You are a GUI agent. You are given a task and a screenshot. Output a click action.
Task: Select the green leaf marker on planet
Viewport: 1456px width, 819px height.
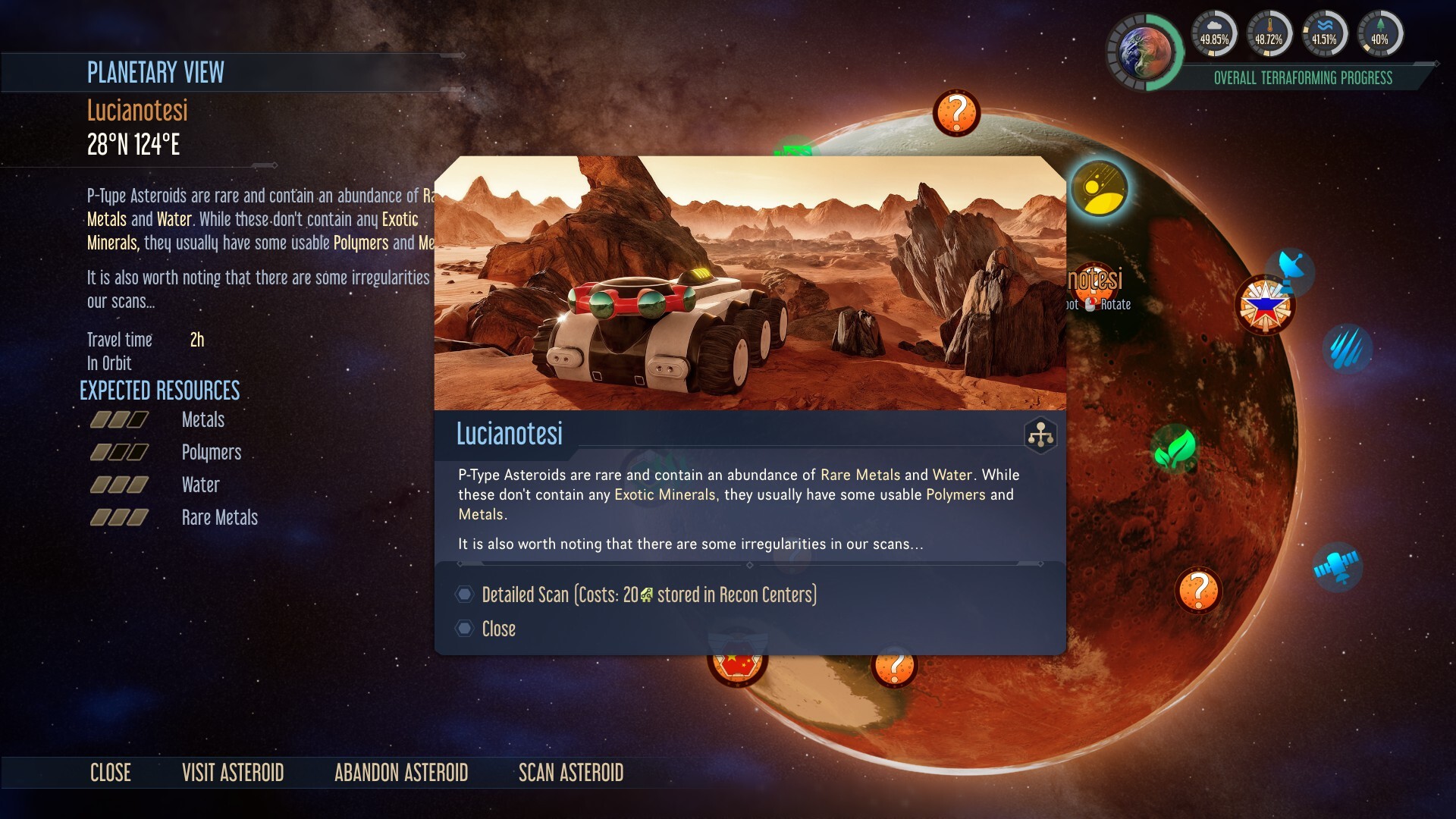(1175, 449)
